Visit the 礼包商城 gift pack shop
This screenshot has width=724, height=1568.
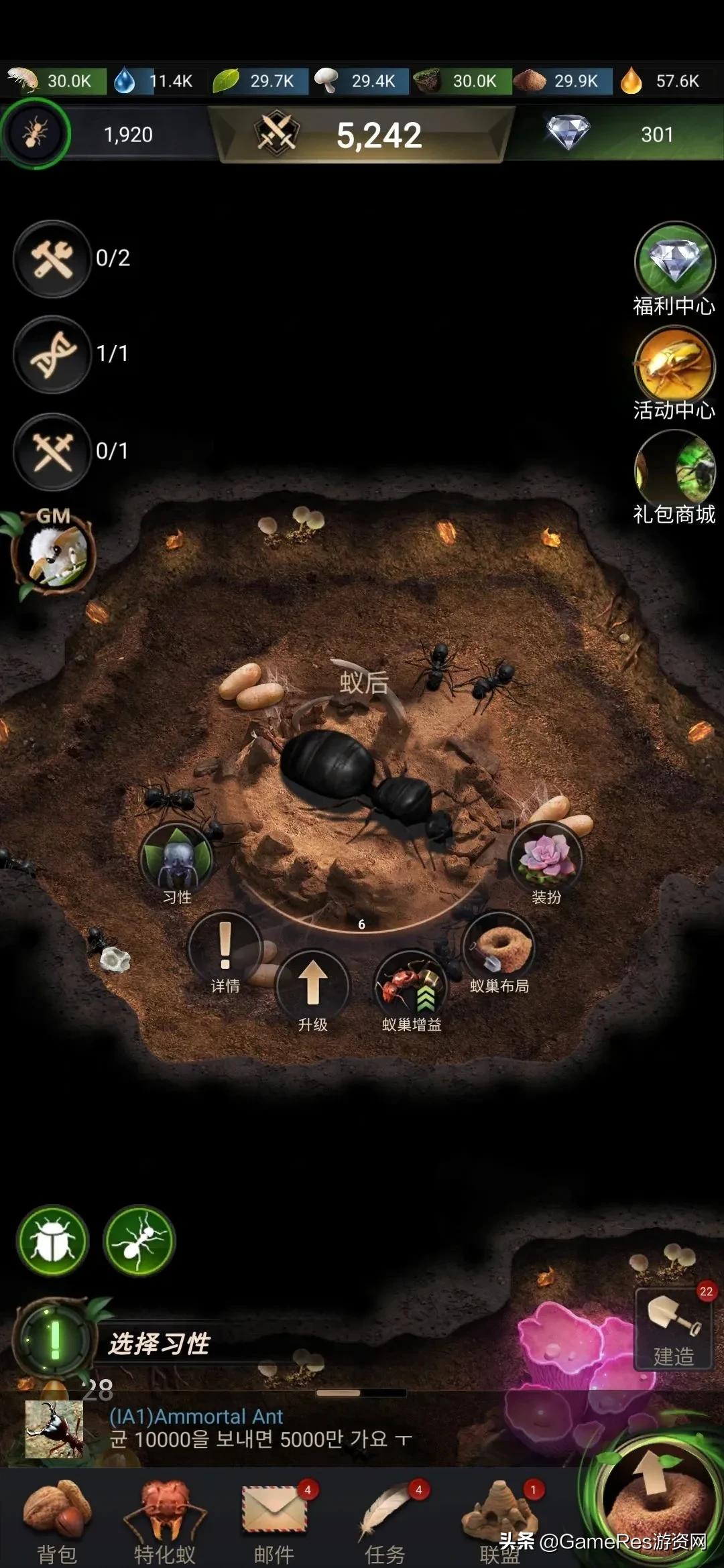[x=674, y=470]
